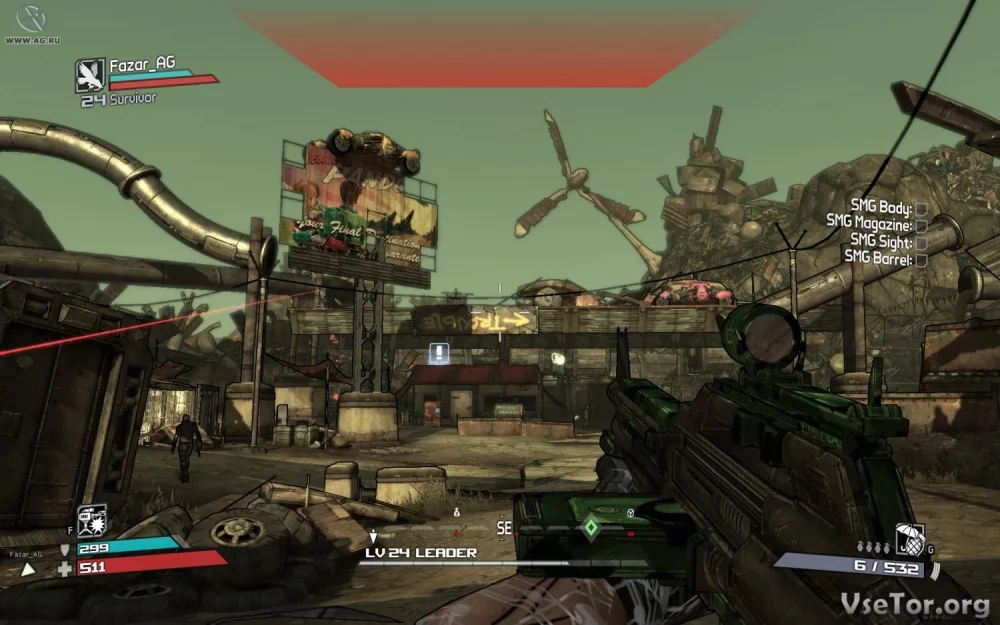The height and width of the screenshot is (625, 1000).
Task: Activate the action skill icon
Action: pos(92,519)
